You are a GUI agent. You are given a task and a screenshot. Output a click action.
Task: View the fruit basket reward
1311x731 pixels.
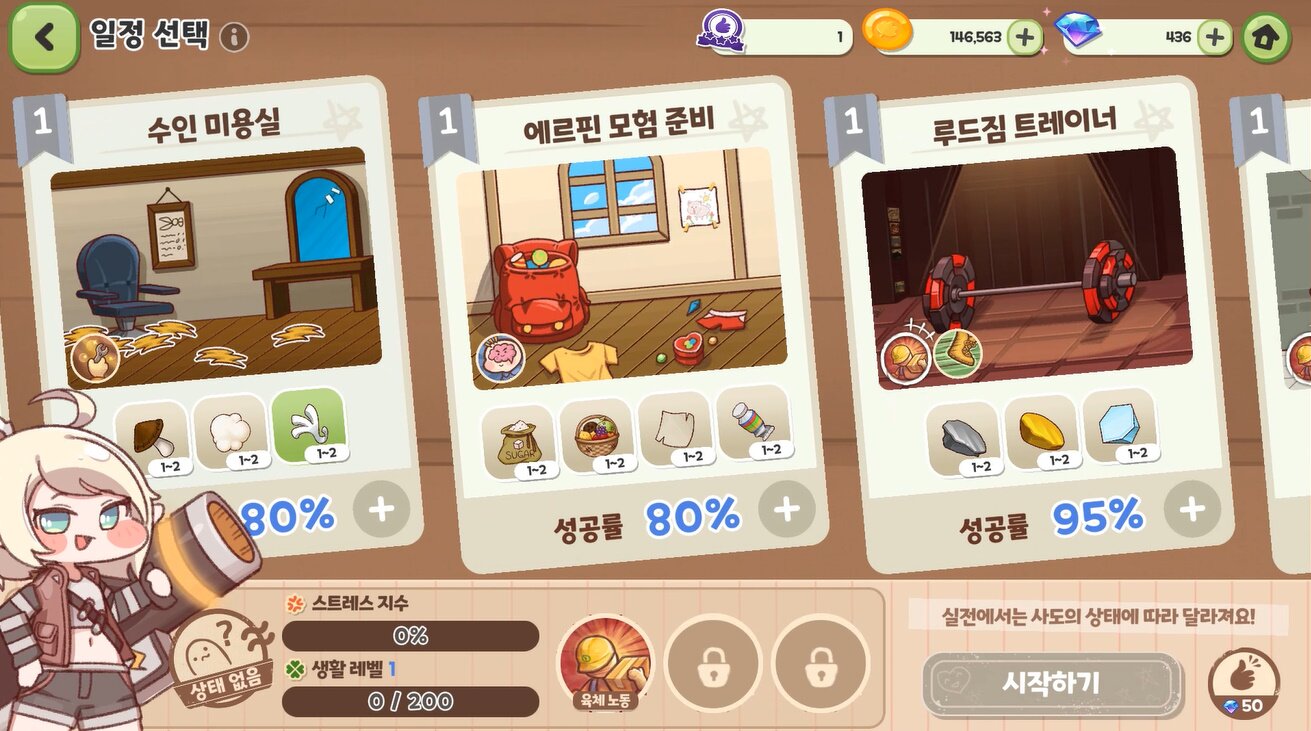[x=595, y=437]
